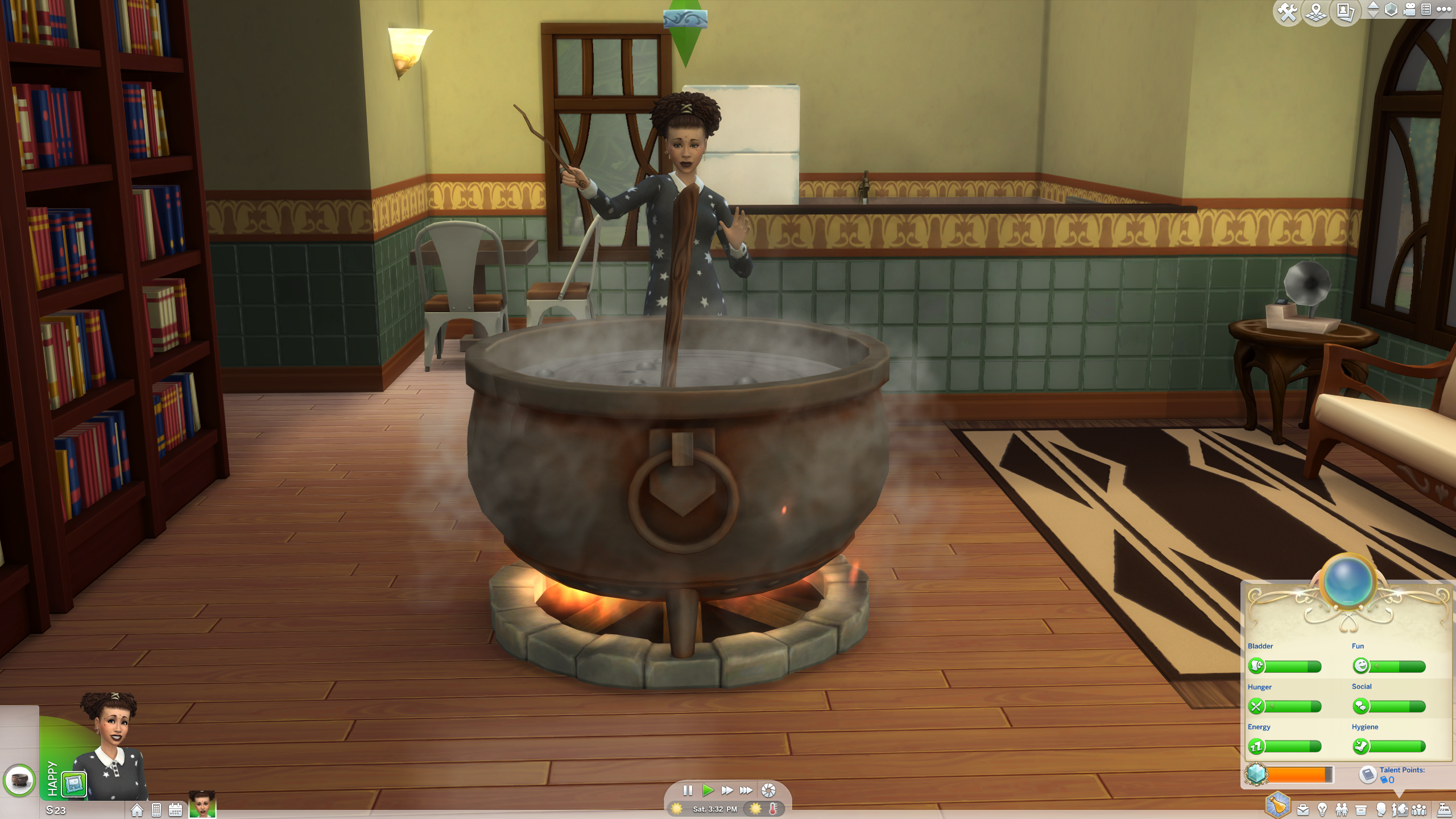Start video capture with the camera icon
1456x819 pixels.
[1409, 9]
